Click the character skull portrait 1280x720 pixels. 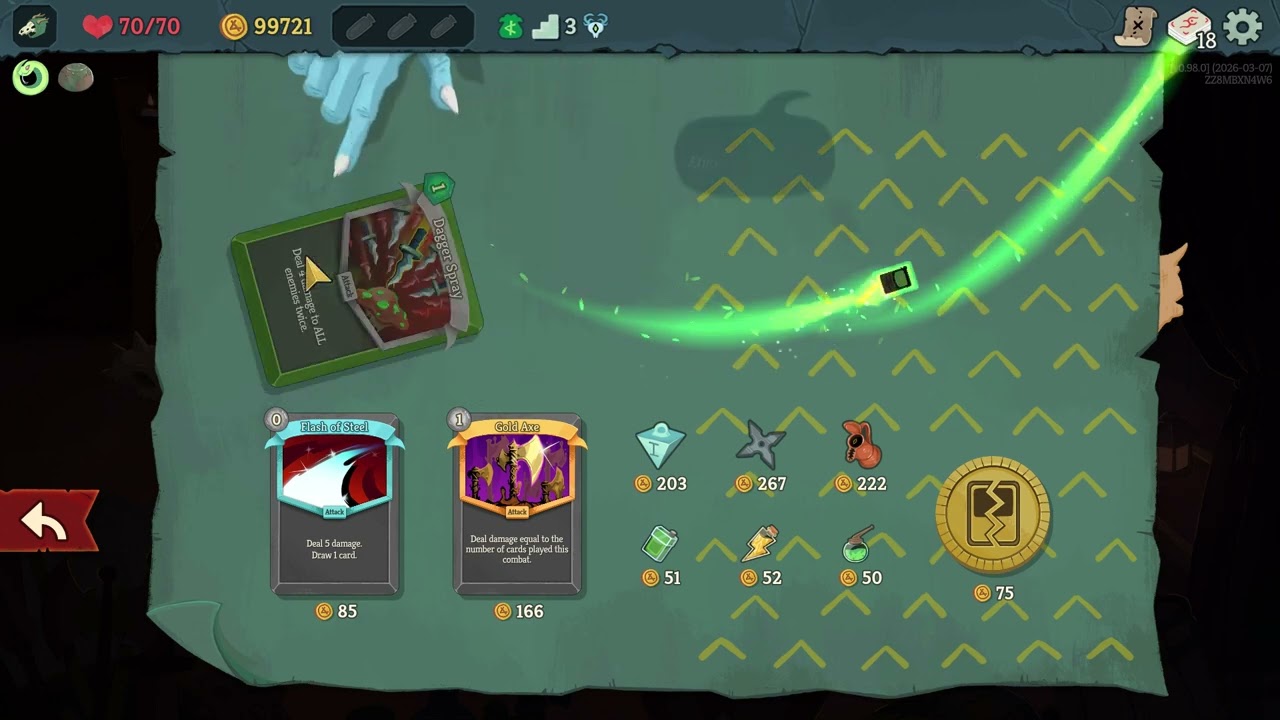(33, 26)
